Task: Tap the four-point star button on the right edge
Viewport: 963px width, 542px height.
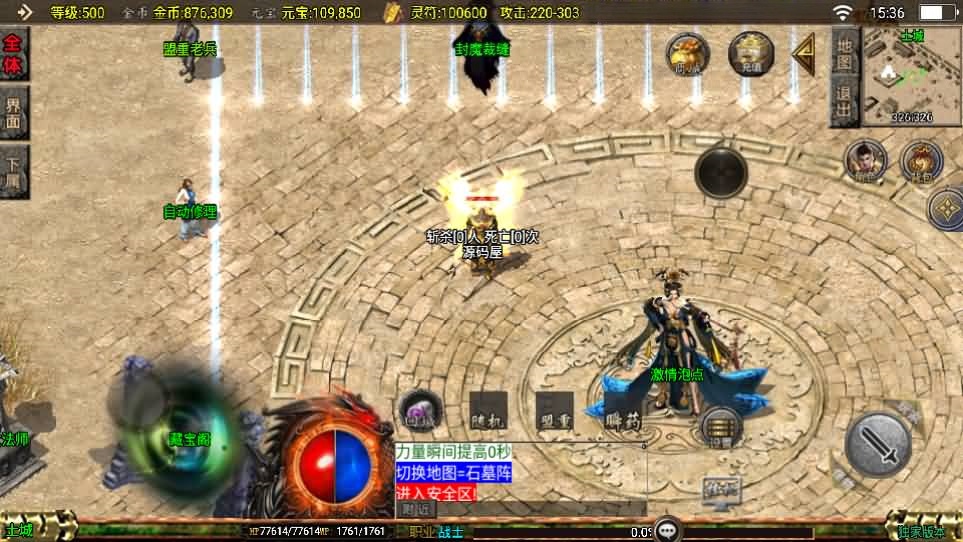Action: tap(946, 209)
